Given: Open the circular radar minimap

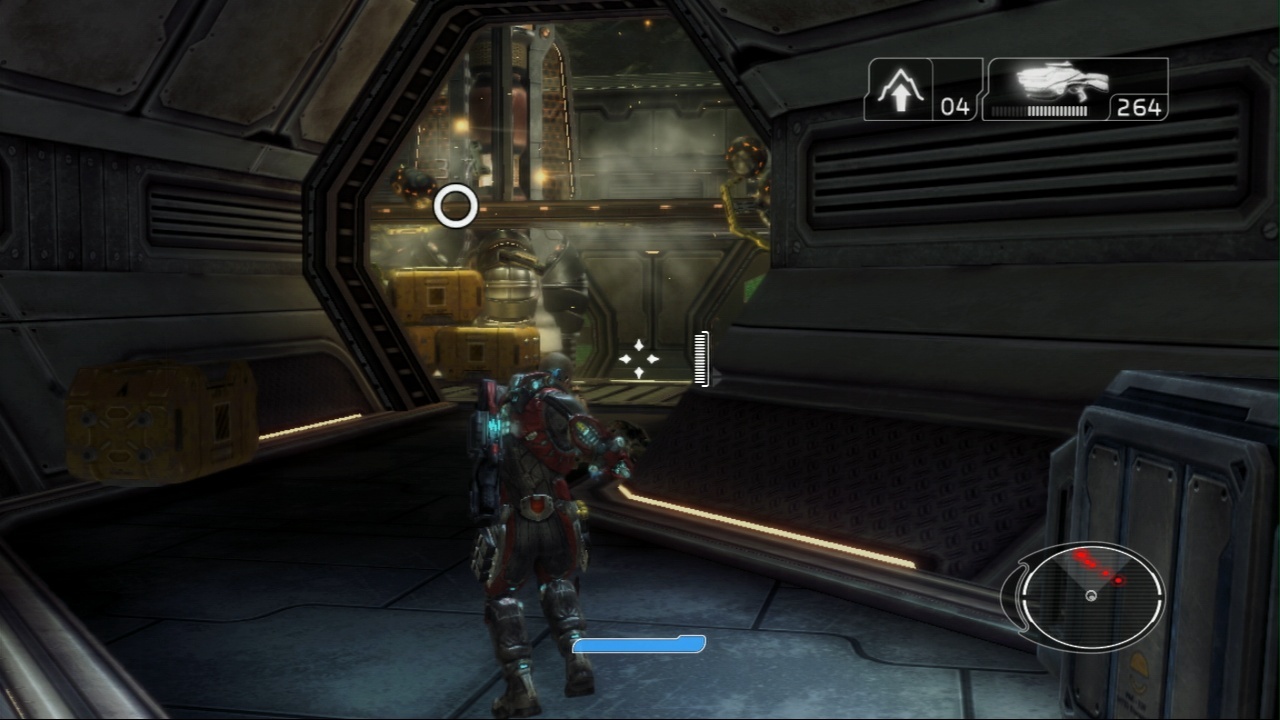Looking at the screenshot, I should (1091, 595).
